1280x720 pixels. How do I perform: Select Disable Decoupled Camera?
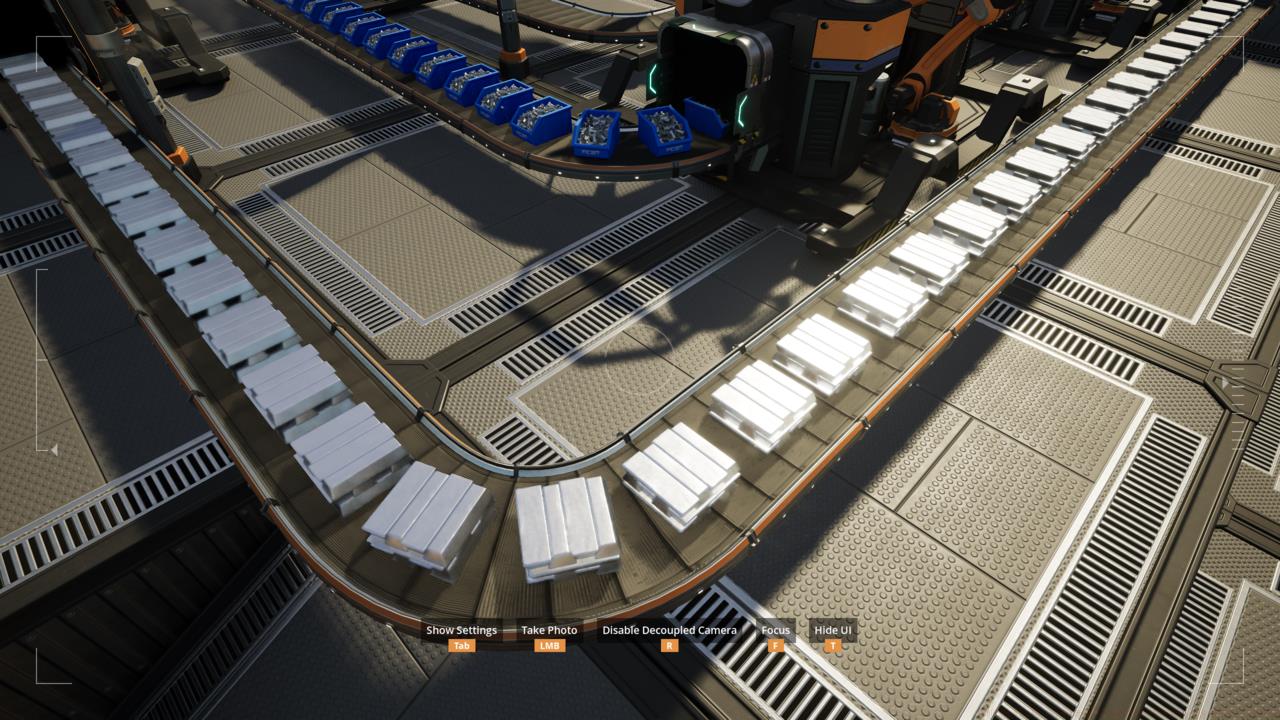(x=668, y=630)
